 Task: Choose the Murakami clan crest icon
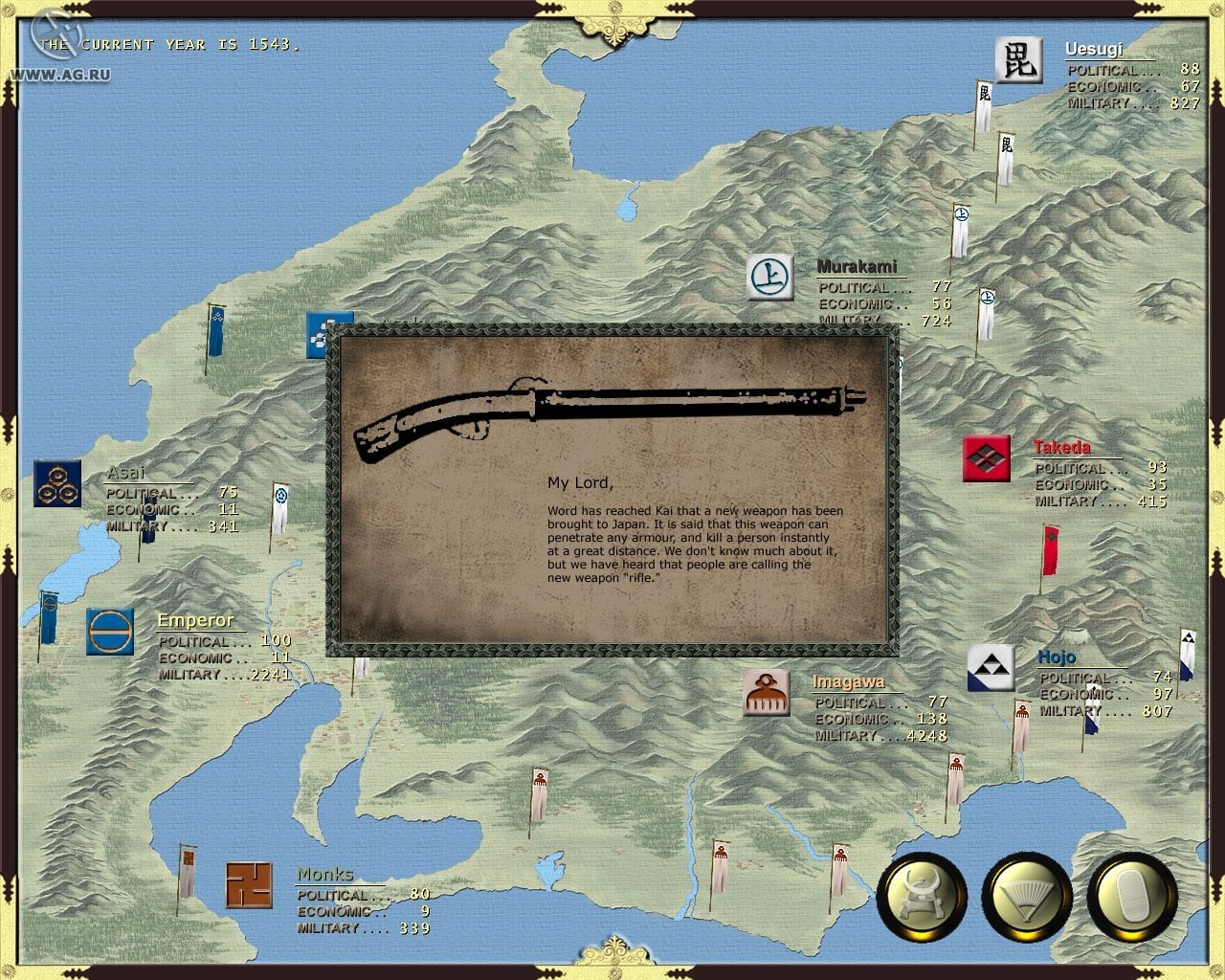[x=769, y=278]
